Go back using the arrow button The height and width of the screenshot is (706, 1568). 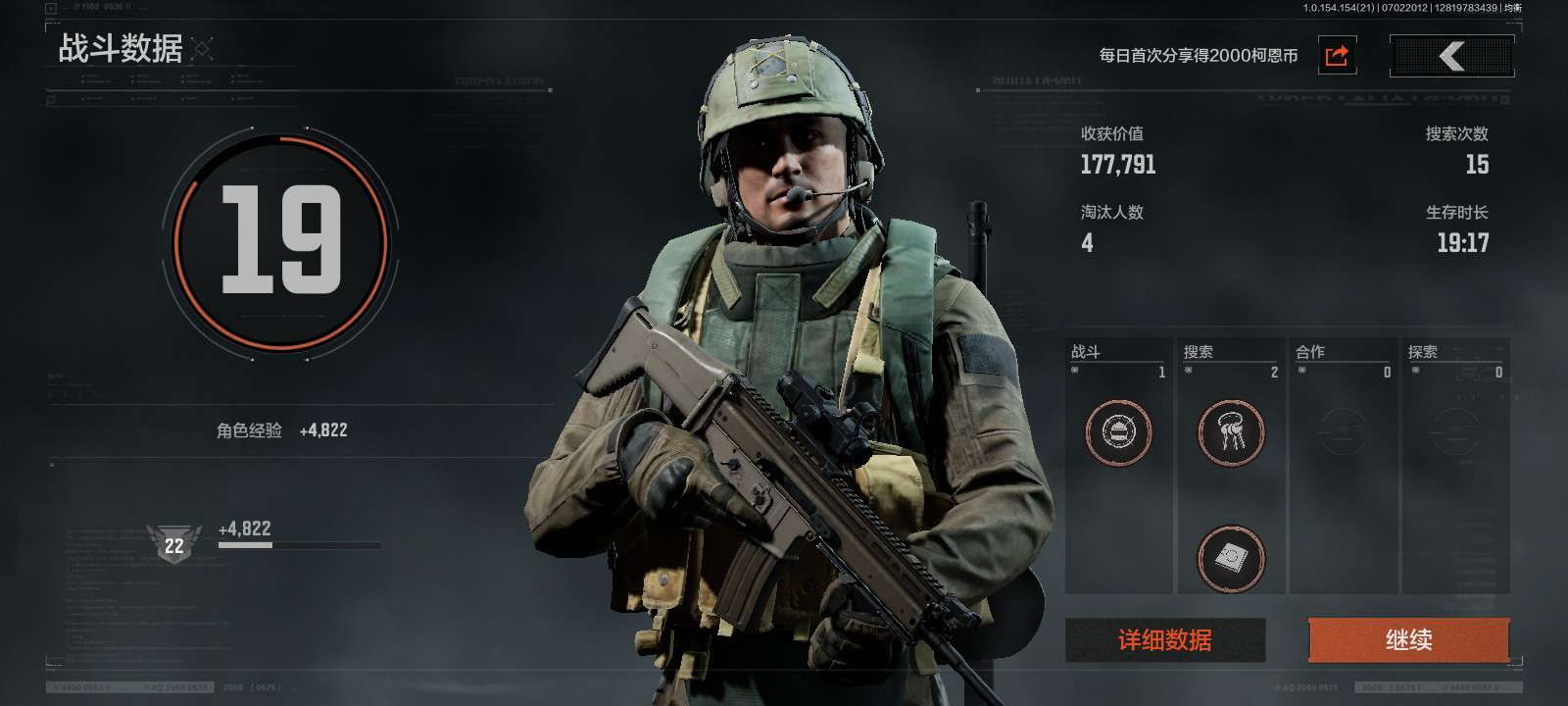[1451, 56]
